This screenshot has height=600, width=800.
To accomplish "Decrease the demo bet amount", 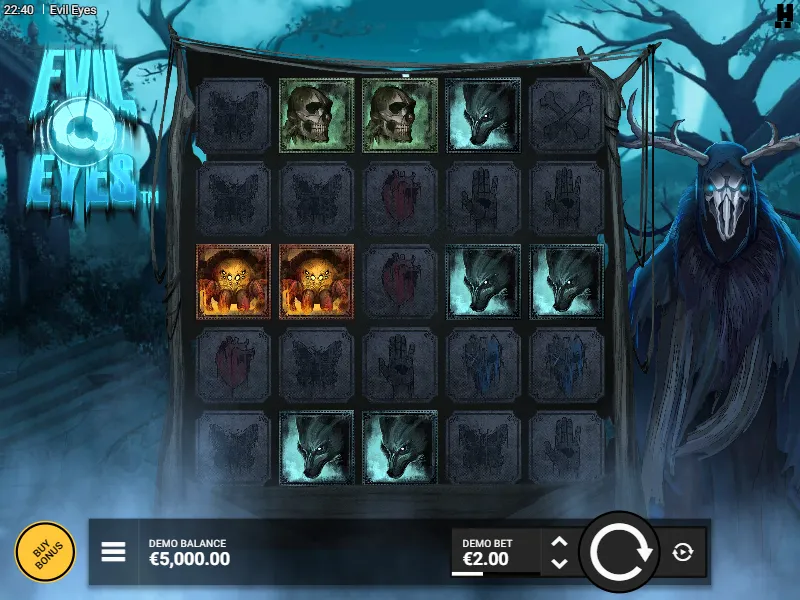I will 559,563.
